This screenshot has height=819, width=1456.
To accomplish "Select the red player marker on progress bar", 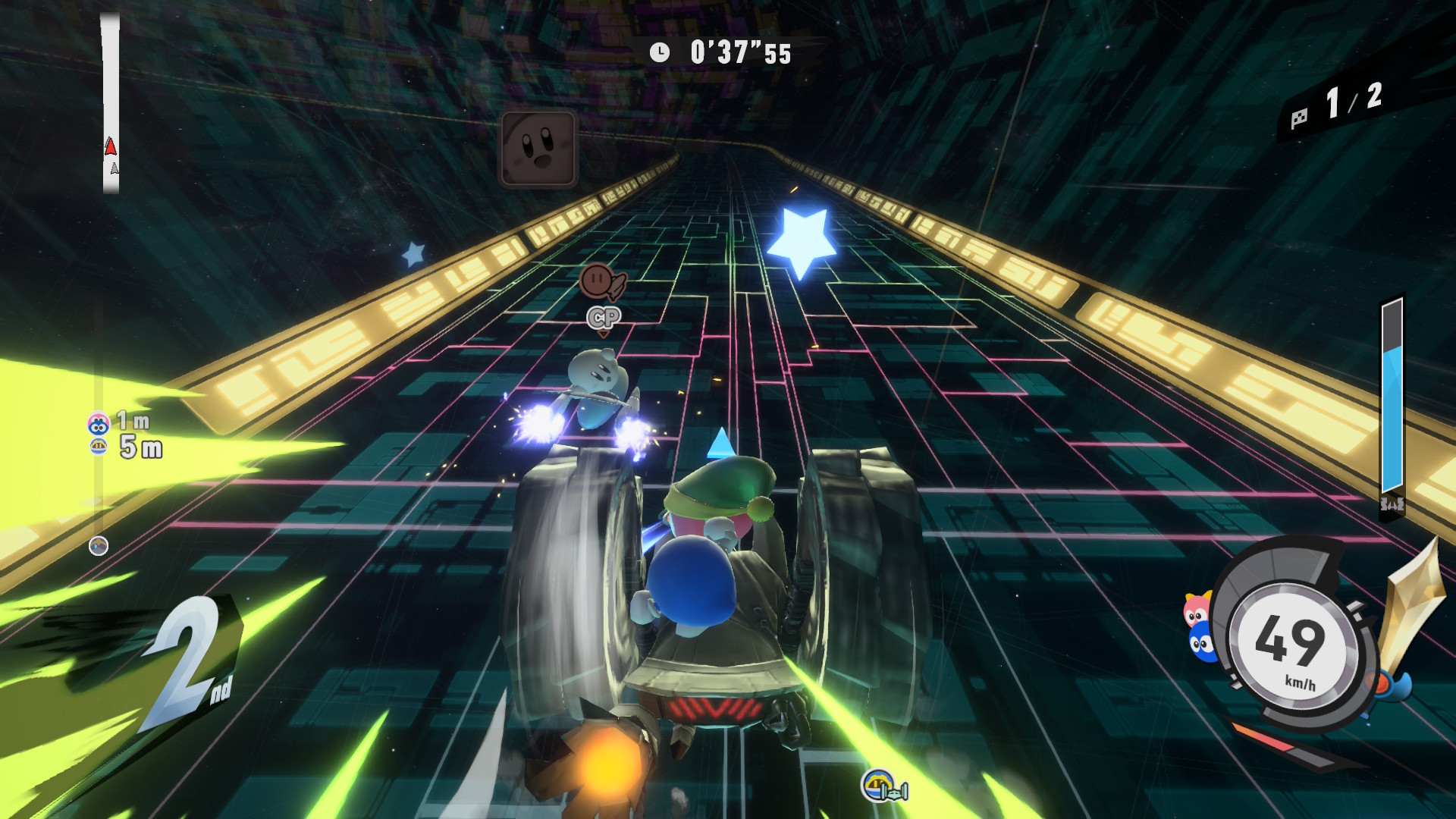I will pos(111,146).
